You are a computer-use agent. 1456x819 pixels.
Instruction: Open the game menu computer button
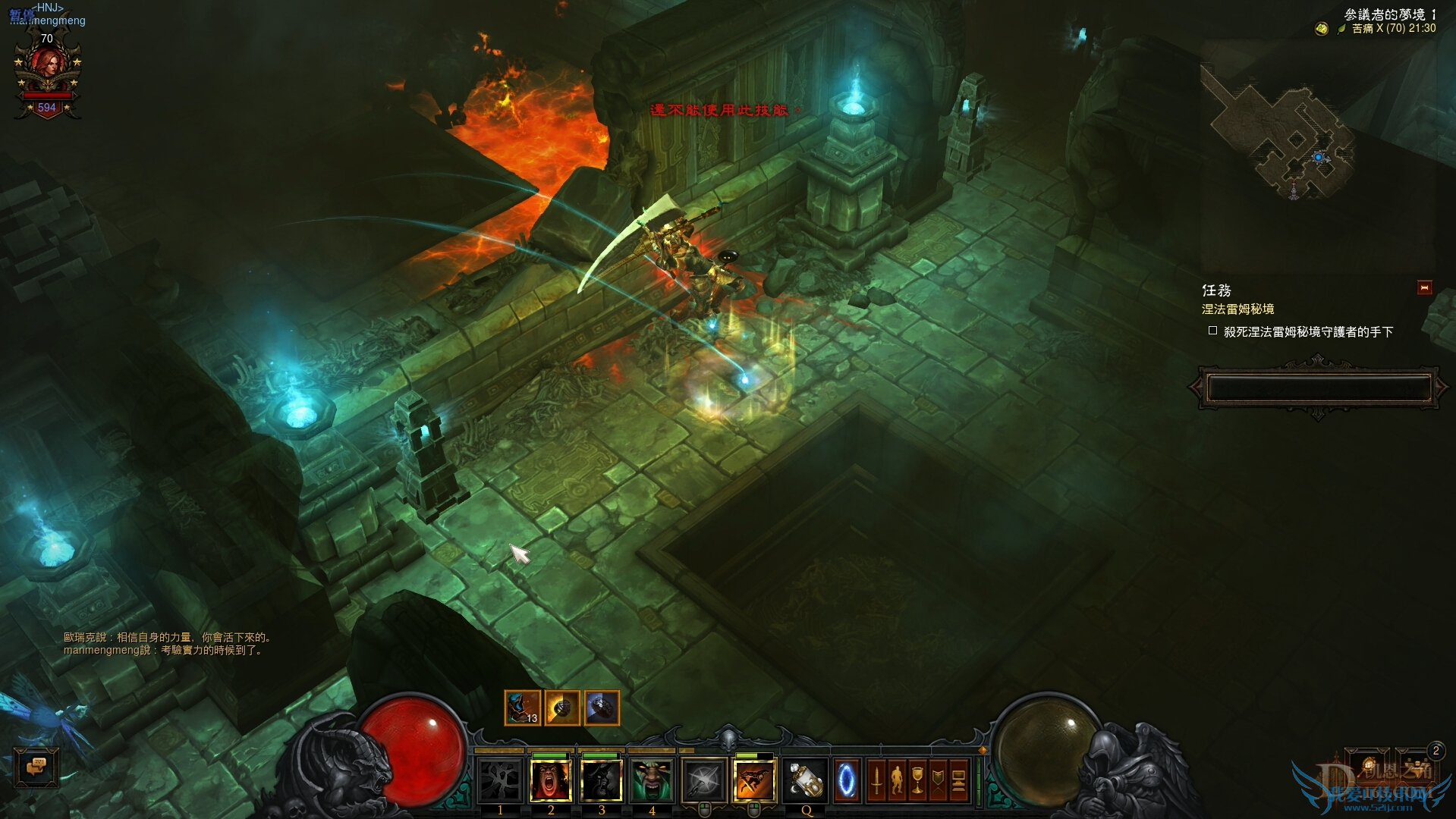pyautogui.click(x=958, y=780)
